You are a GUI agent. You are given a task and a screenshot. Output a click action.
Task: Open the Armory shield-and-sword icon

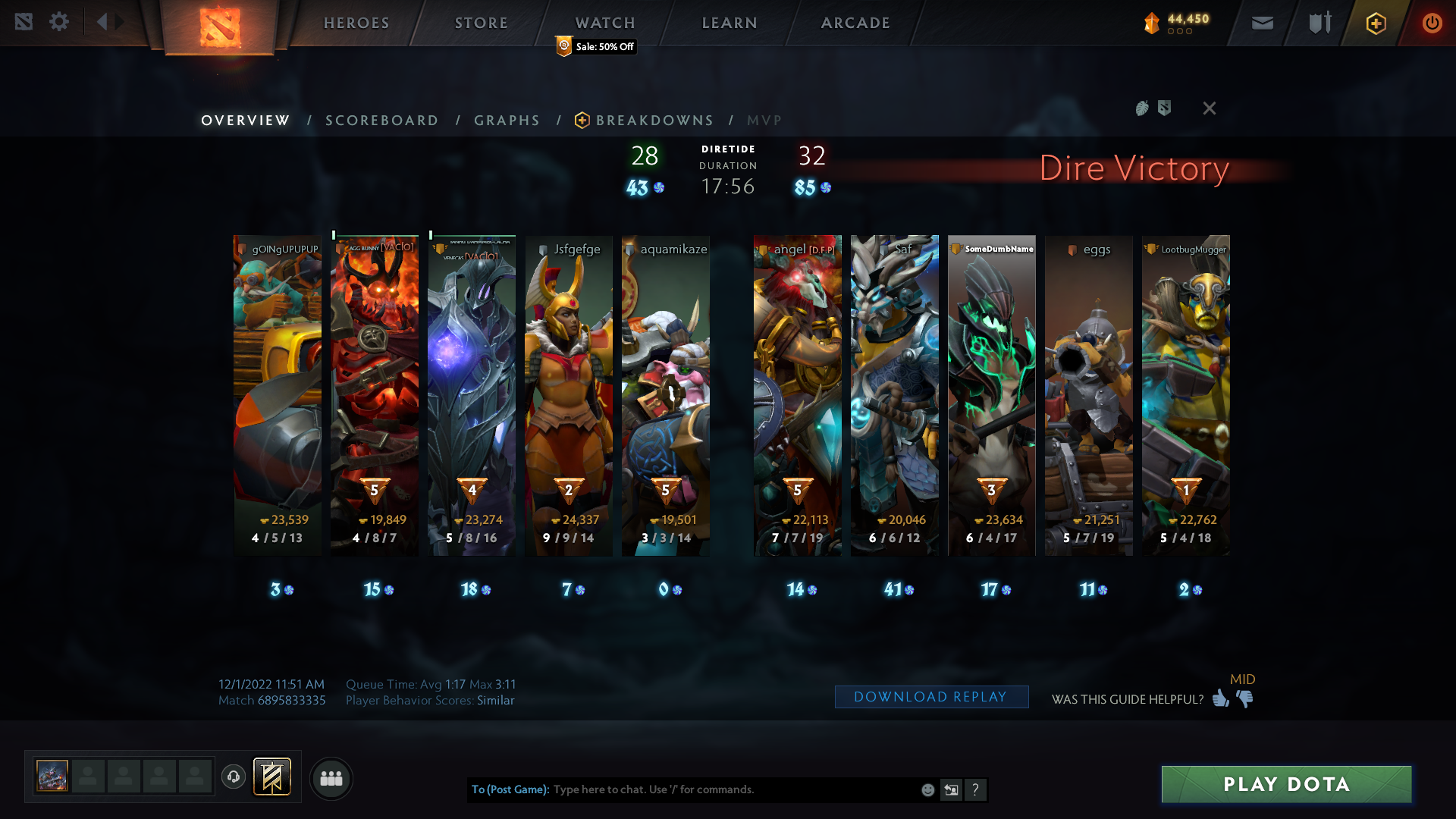click(1319, 23)
